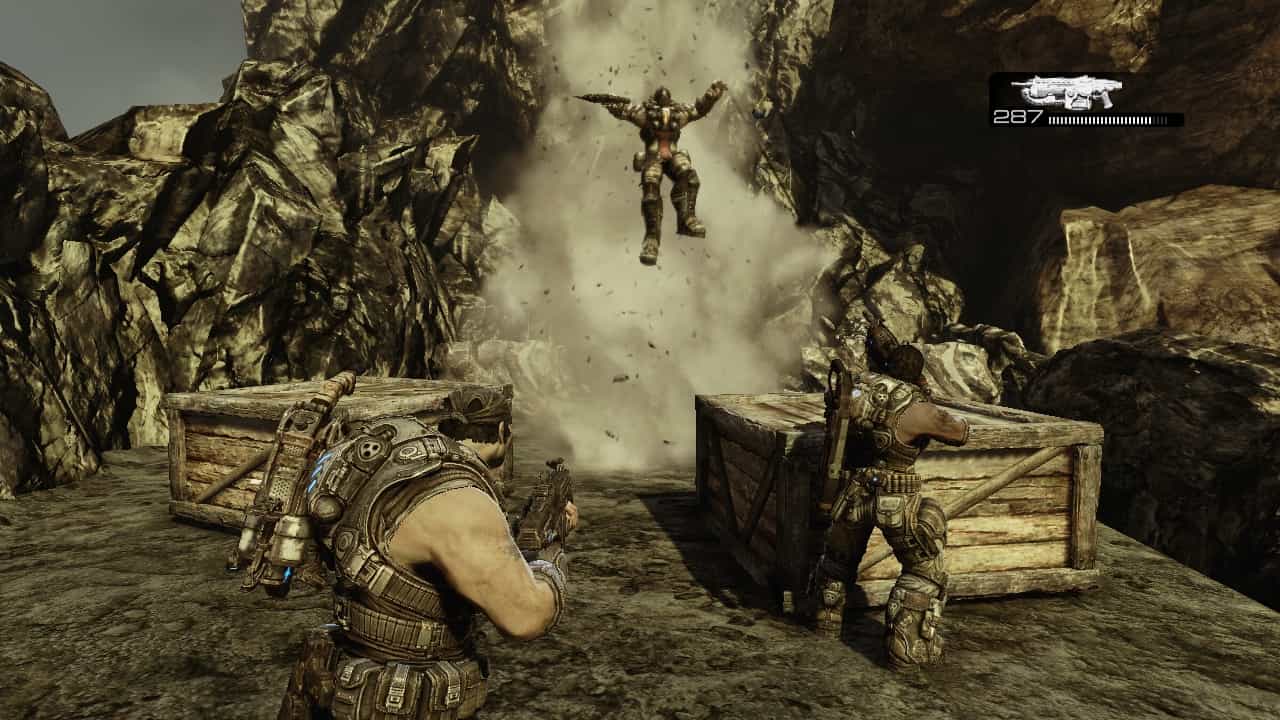Target the airborne enemy leaping through dust
The width and height of the screenshot is (1280, 720).
[x=660, y=160]
